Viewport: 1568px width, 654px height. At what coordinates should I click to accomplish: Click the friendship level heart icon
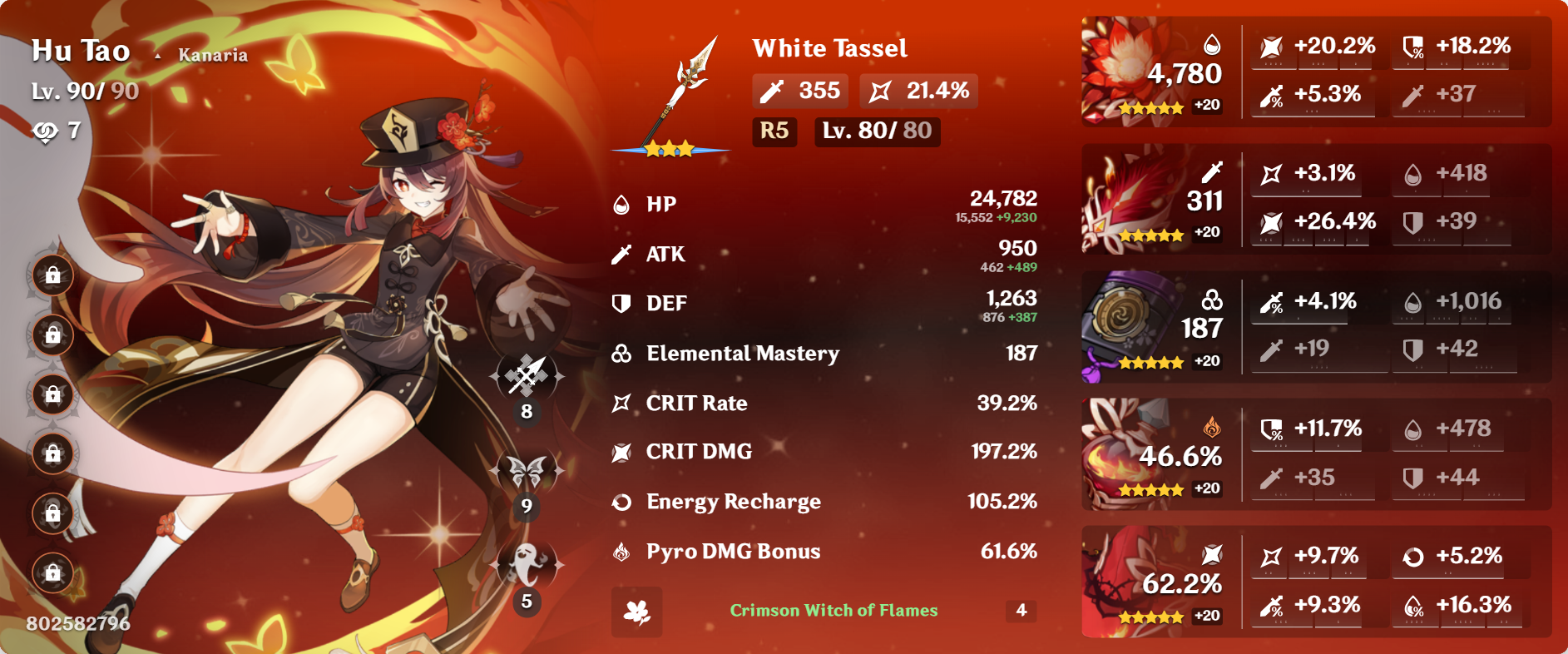point(47,131)
